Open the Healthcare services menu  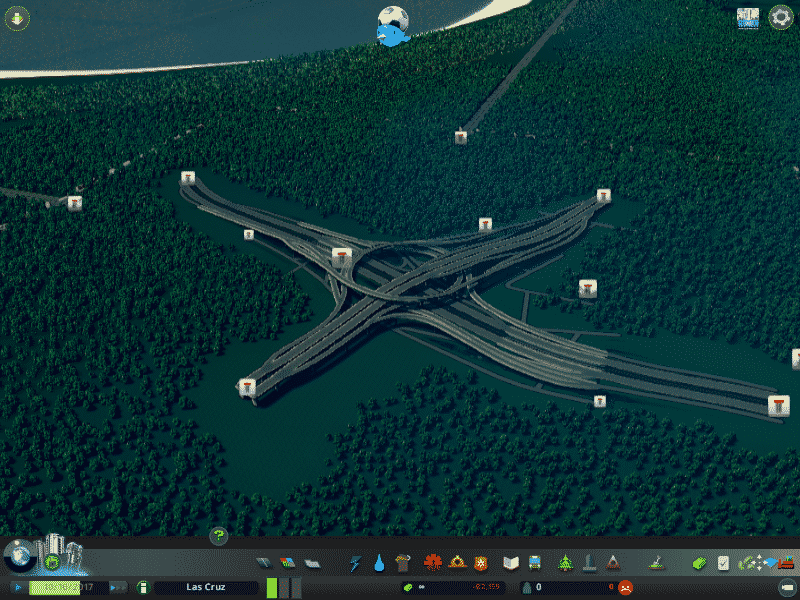point(433,563)
